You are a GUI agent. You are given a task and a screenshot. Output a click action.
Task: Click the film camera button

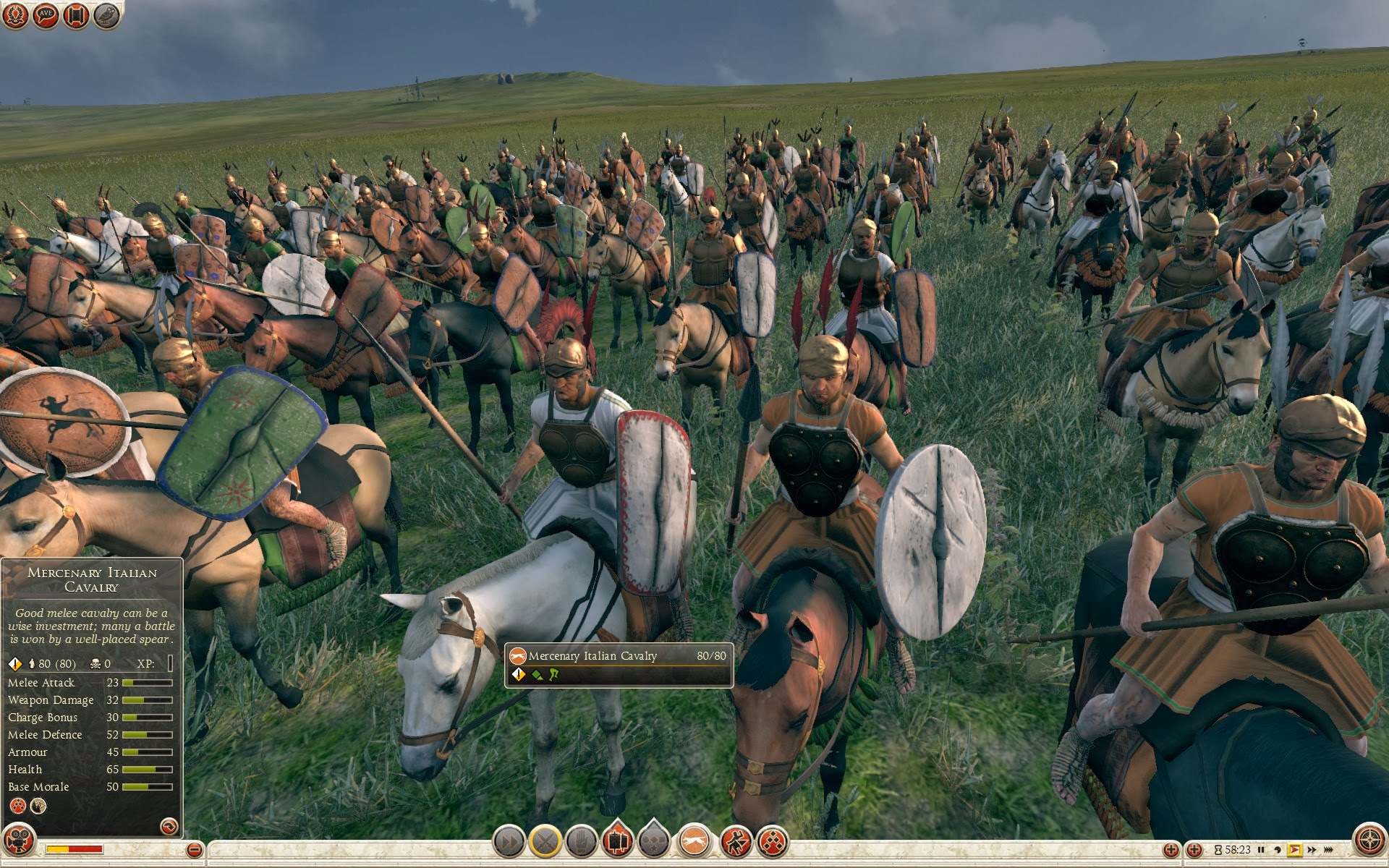[x=19, y=841]
